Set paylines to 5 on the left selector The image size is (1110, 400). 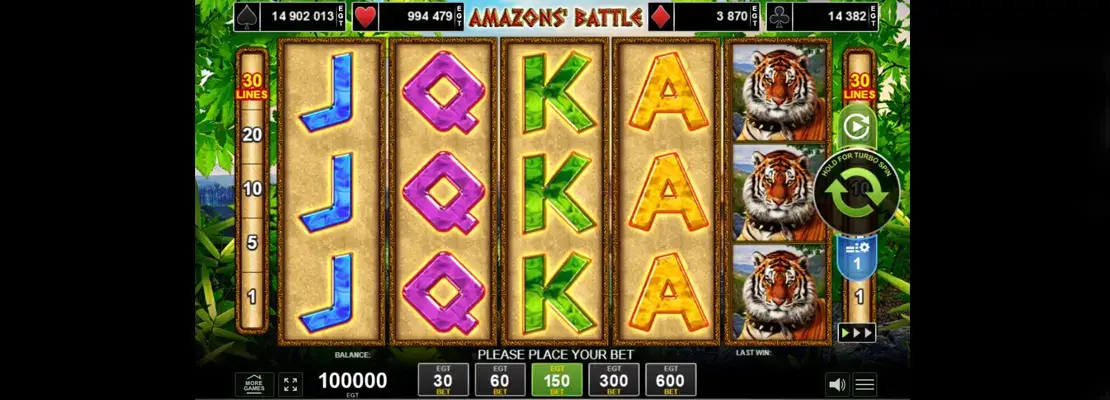252,243
